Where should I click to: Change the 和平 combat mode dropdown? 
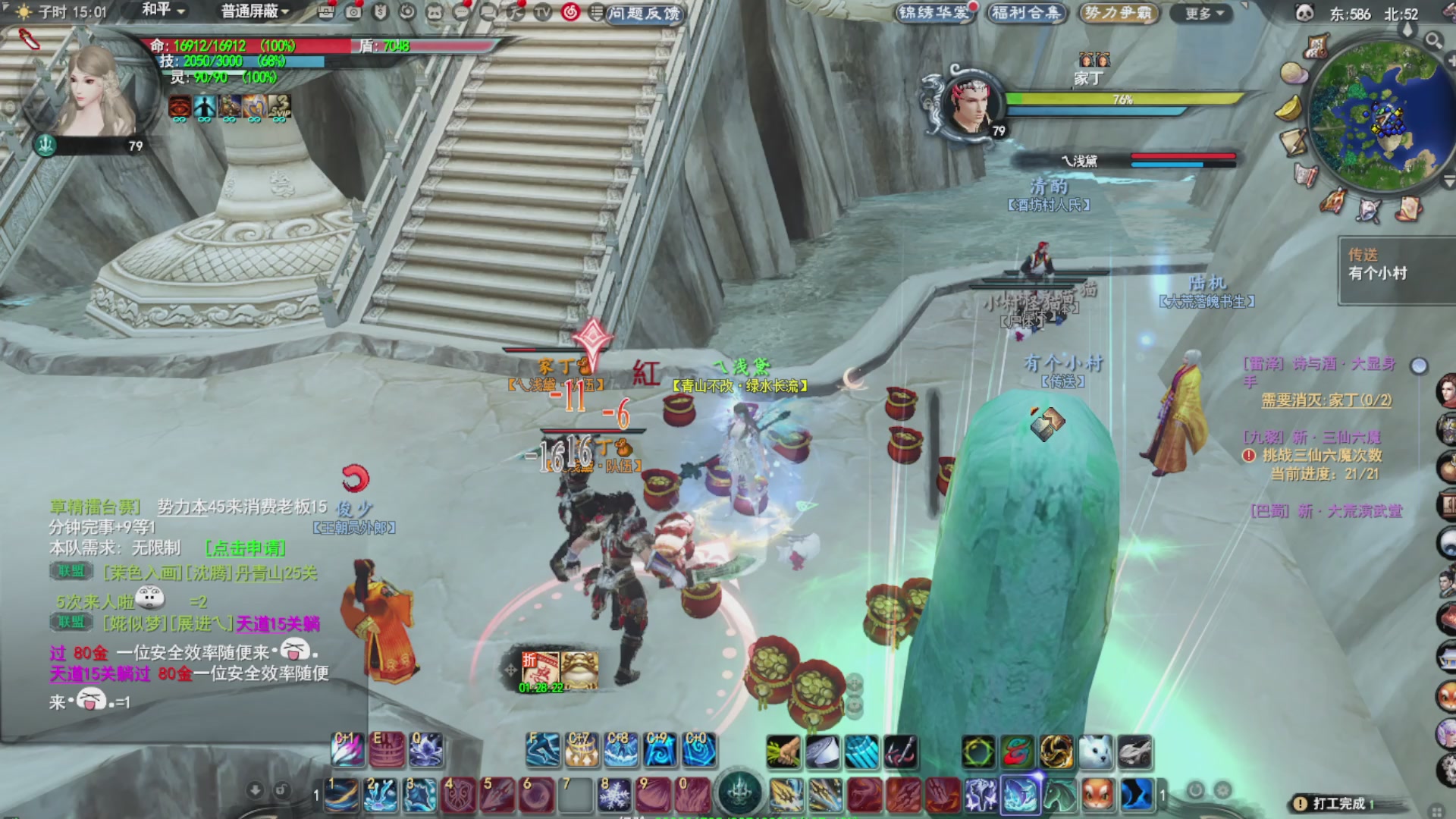pyautogui.click(x=163, y=11)
